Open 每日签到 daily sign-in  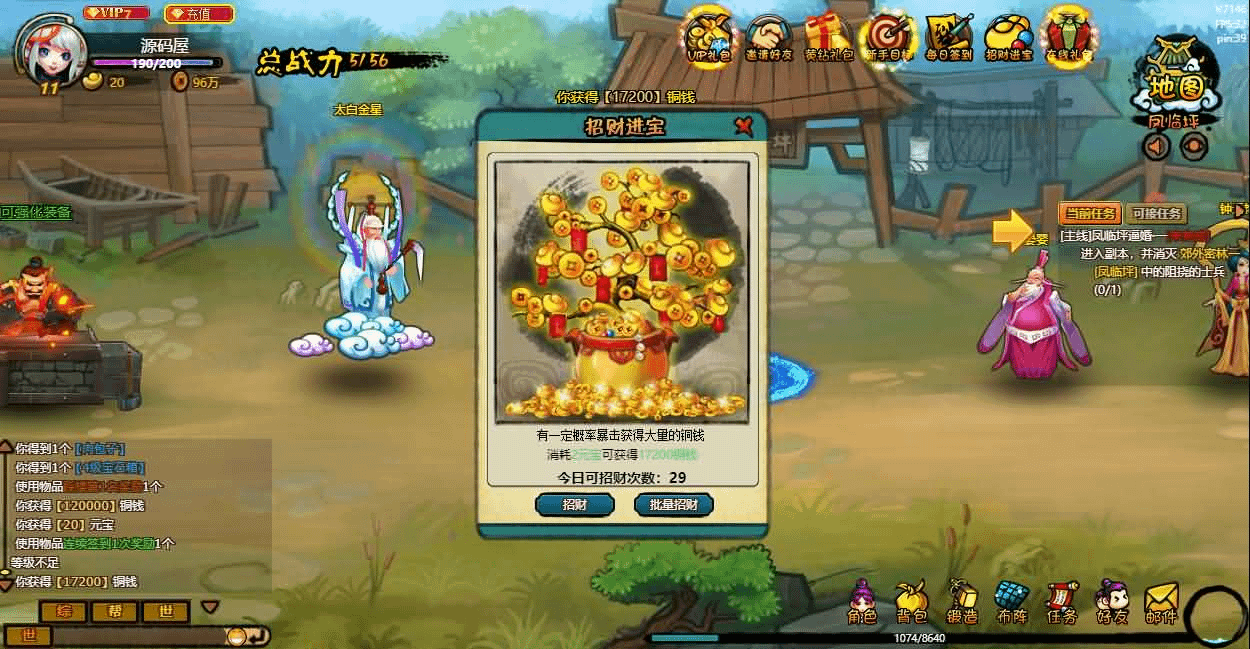949,38
